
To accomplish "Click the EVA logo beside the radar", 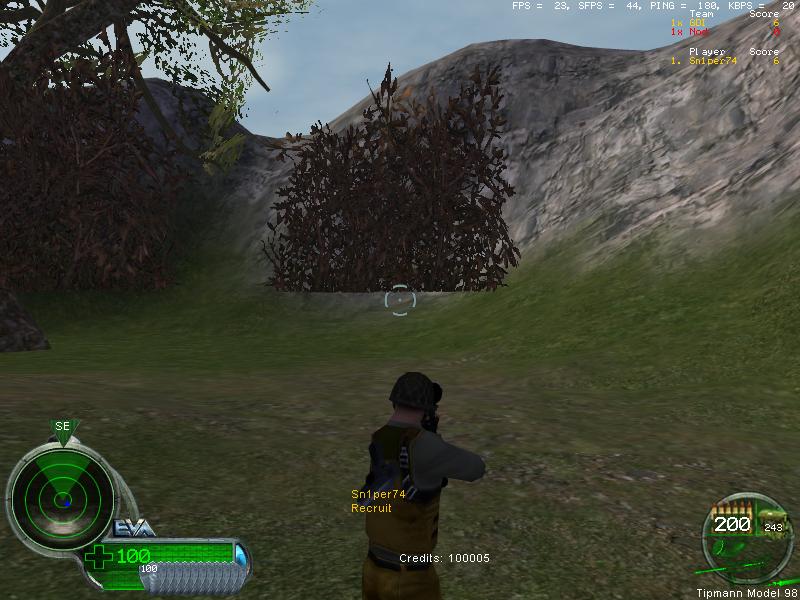I will click(134, 528).
